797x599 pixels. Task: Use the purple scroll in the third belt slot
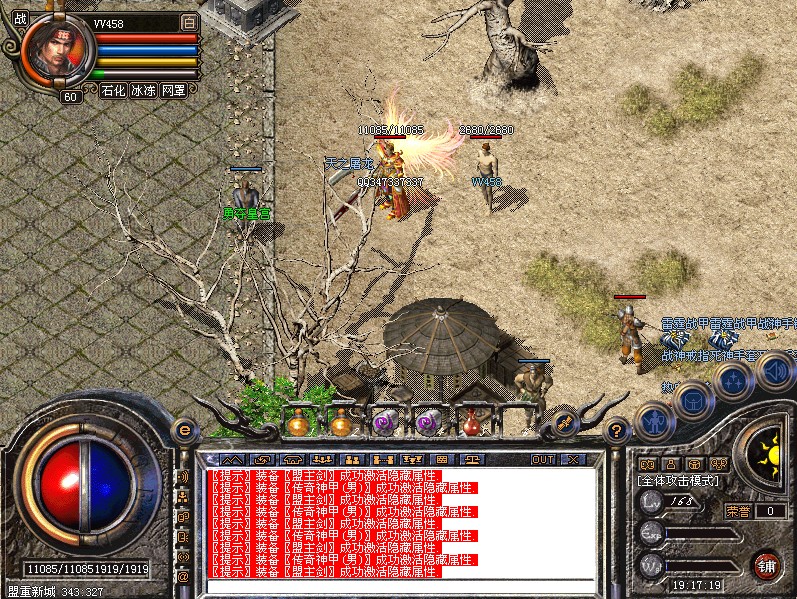click(384, 423)
